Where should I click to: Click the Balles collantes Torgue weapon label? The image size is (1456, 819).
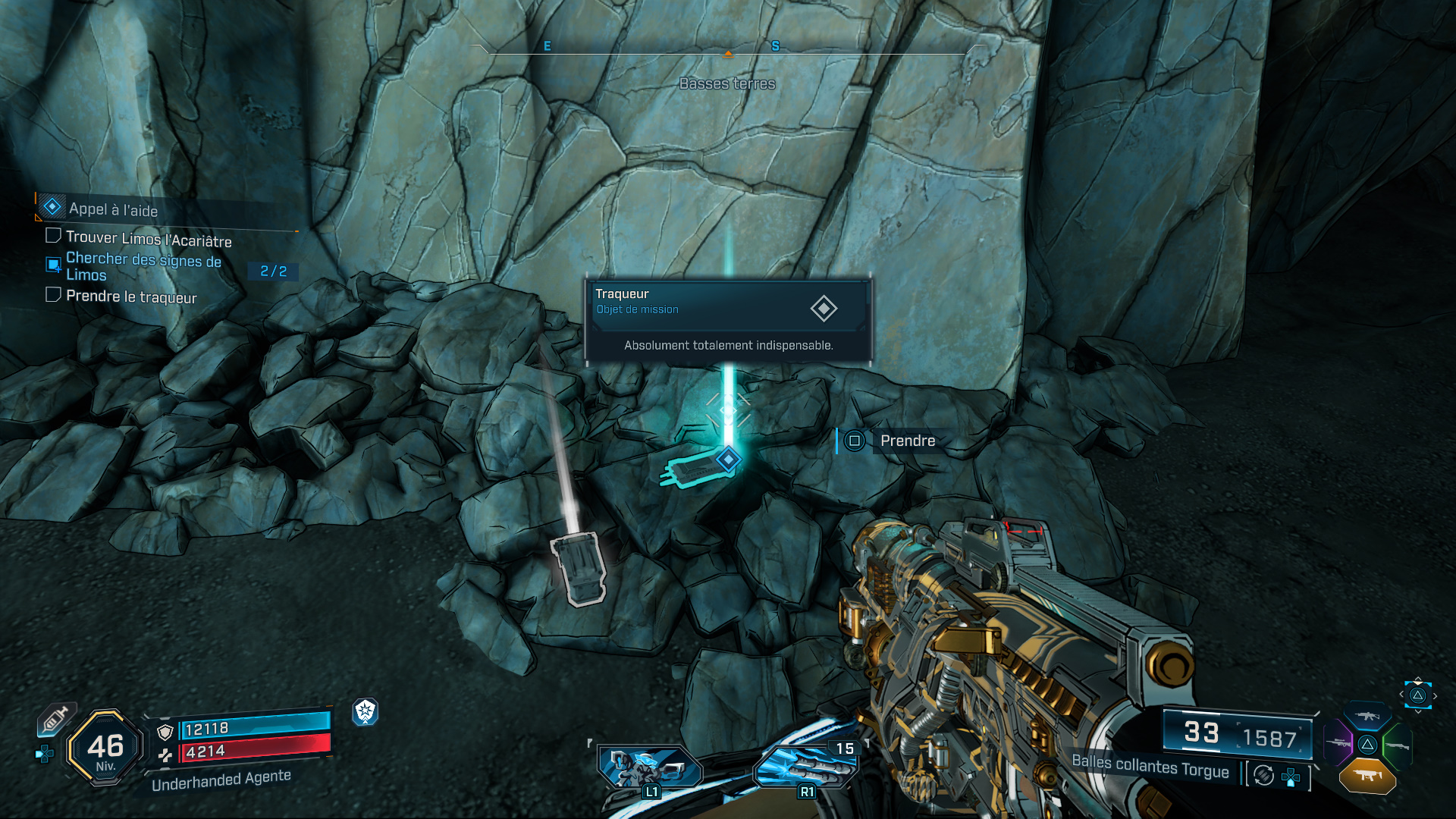pyautogui.click(x=1150, y=766)
